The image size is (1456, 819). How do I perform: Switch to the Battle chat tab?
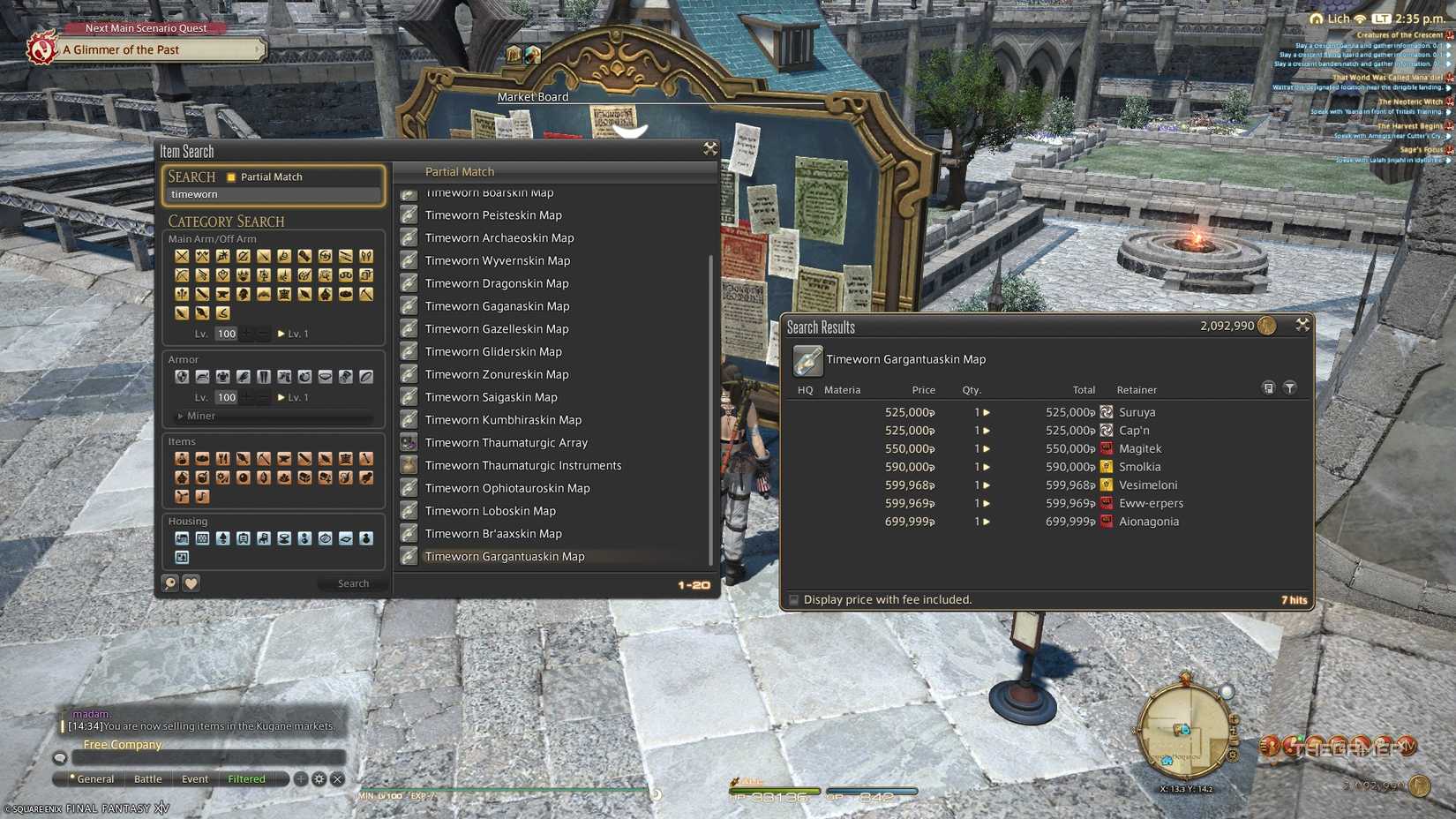[147, 779]
